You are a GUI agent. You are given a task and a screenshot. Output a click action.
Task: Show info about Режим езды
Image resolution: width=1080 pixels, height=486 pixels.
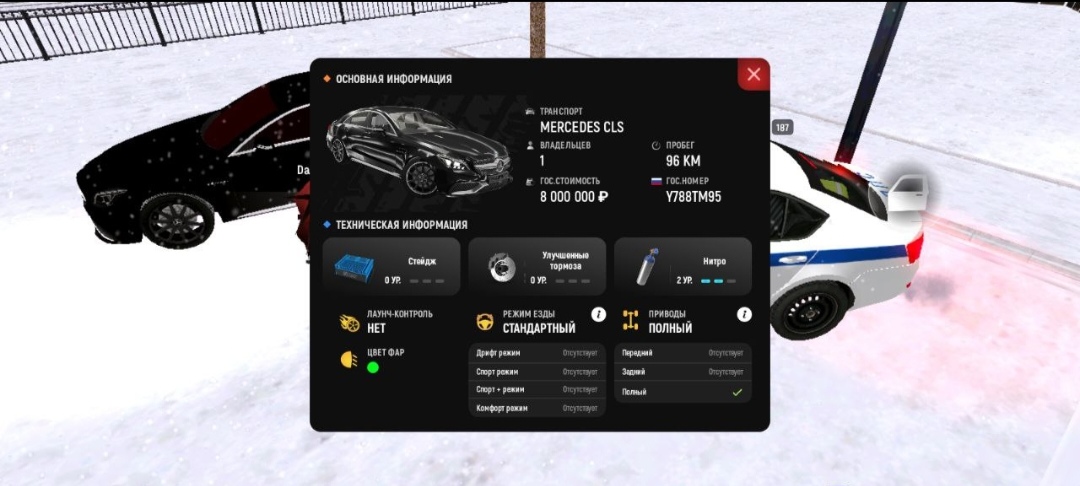[x=599, y=315]
